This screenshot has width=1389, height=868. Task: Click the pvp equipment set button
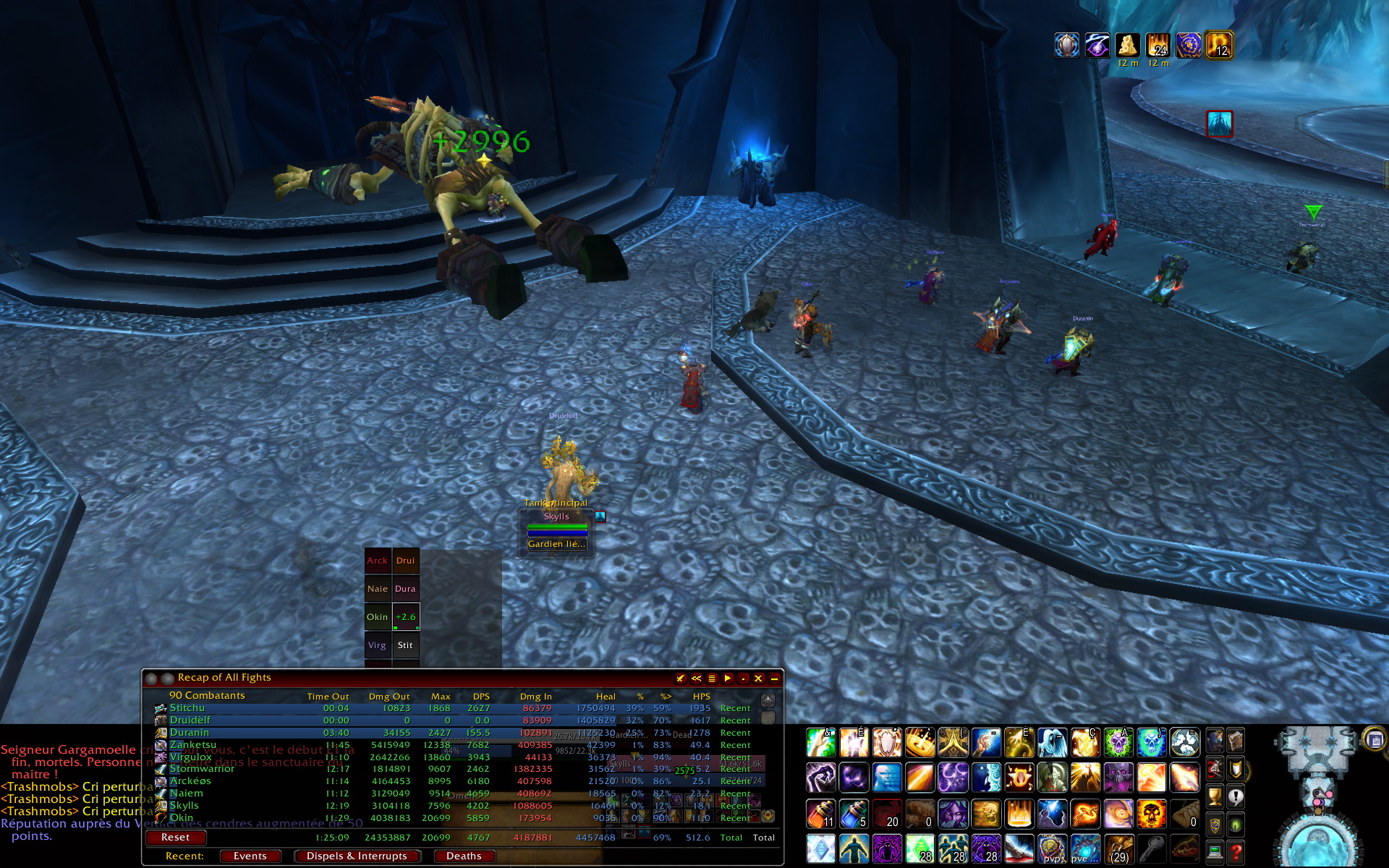coord(1052,848)
